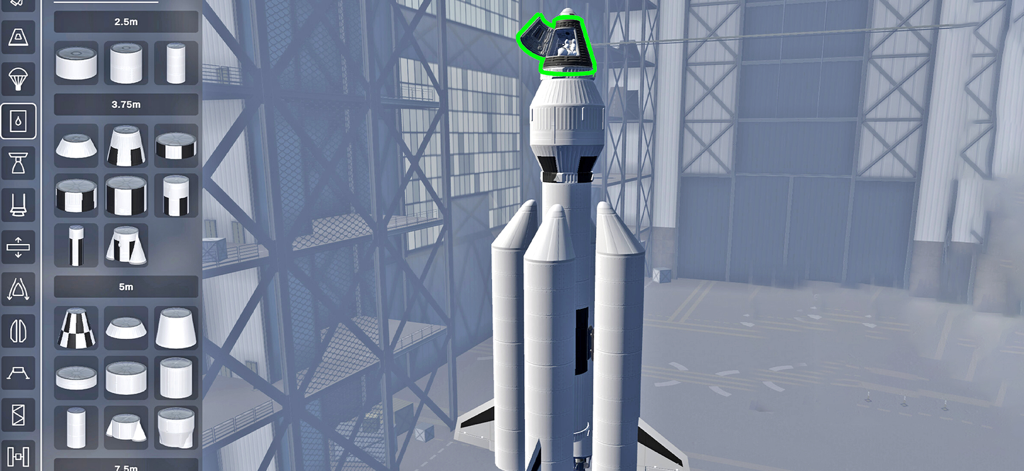The width and height of the screenshot is (1024, 471).
Task: Toggle the 5m size section header
Action: tap(126, 286)
